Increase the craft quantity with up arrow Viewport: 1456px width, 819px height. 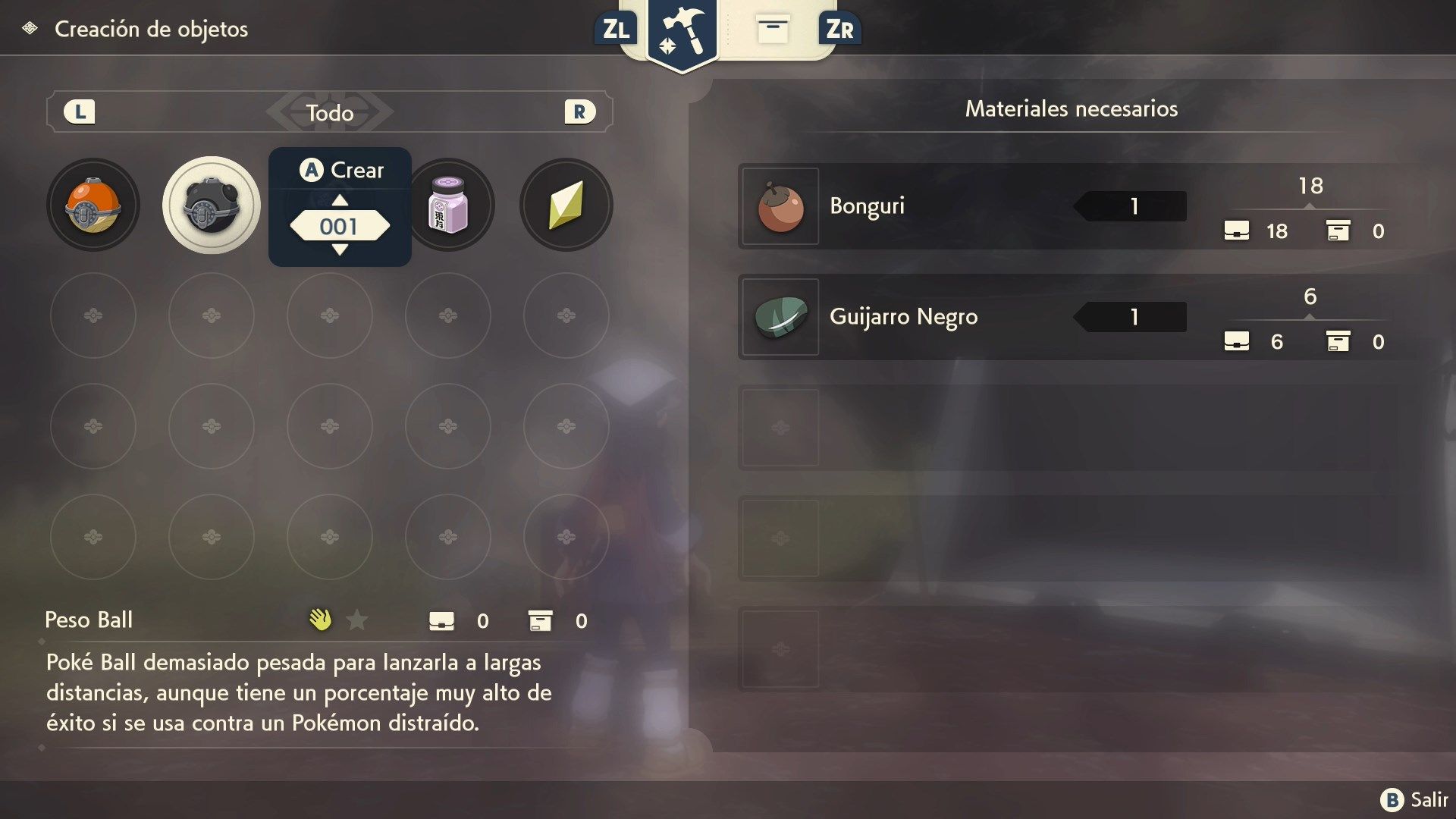tap(340, 200)
